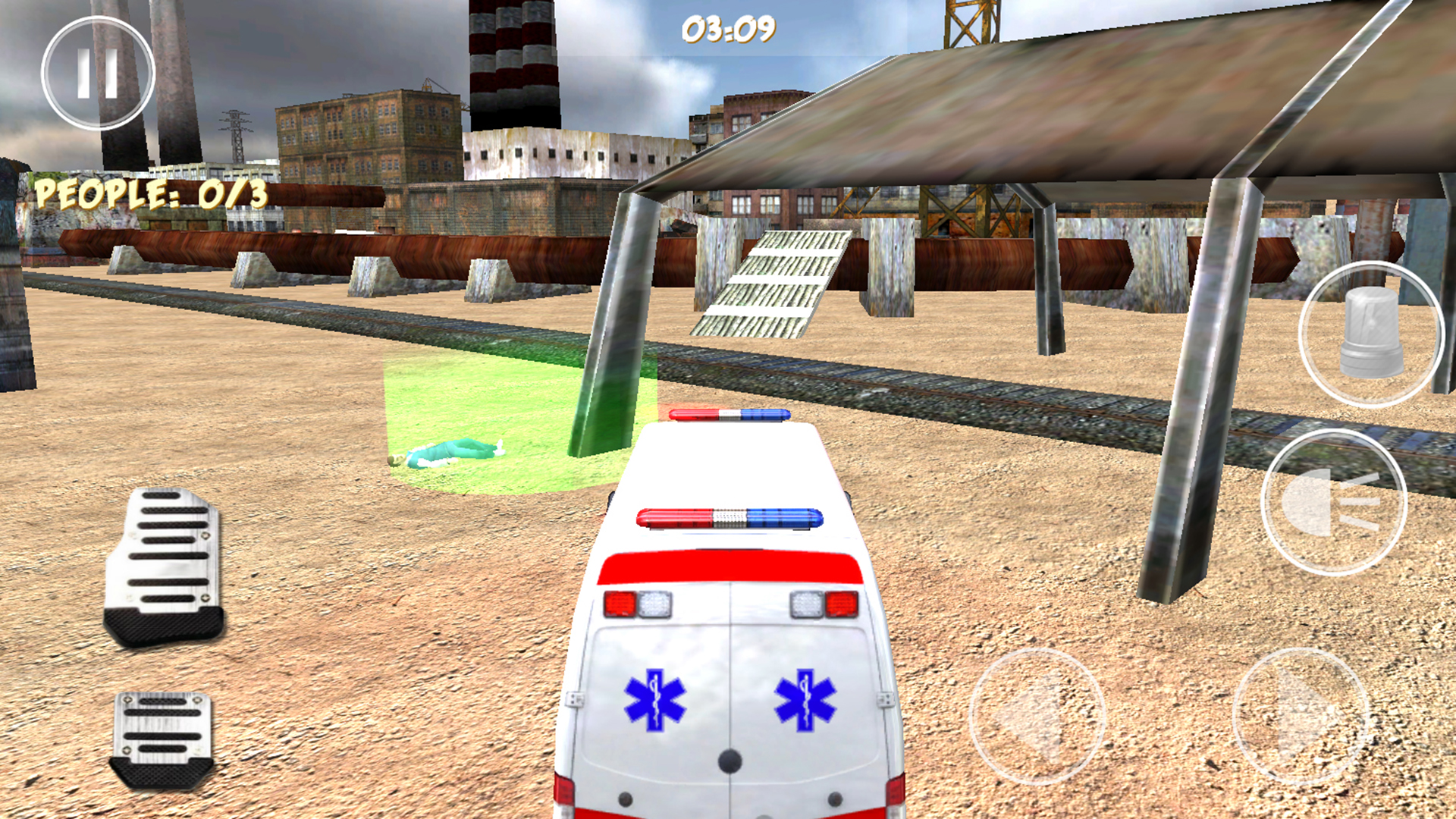The image size is (1456, 819).
Task: Tap the pause icon inside the top-left circle
Action: 98,74
